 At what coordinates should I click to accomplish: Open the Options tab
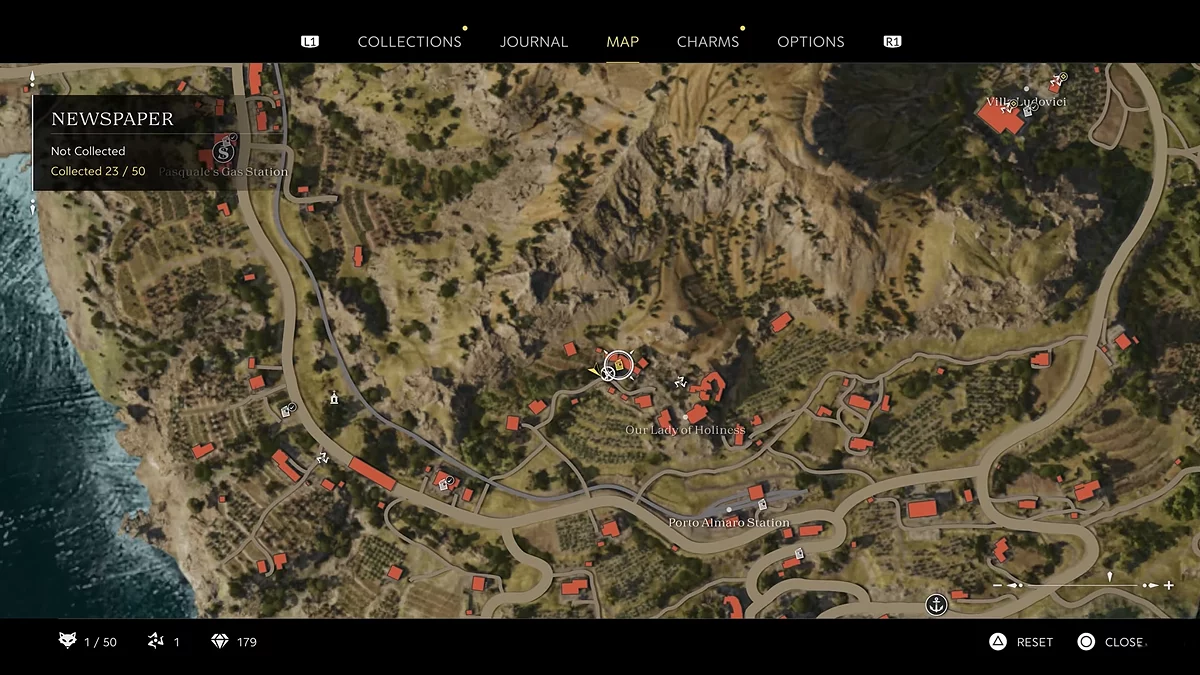point(810,42)
